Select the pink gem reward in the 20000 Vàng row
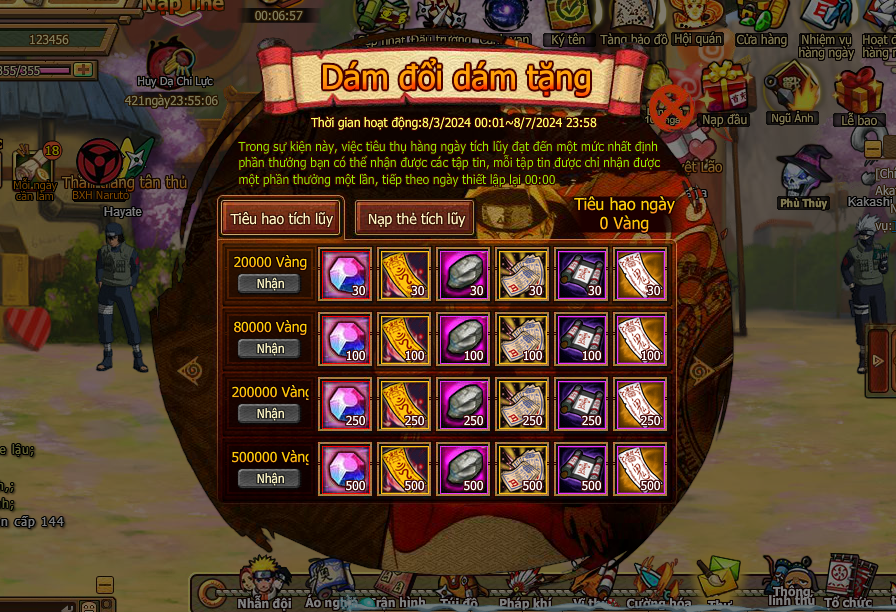The width and height of the screenshot is (896, 612). point(344,274)
